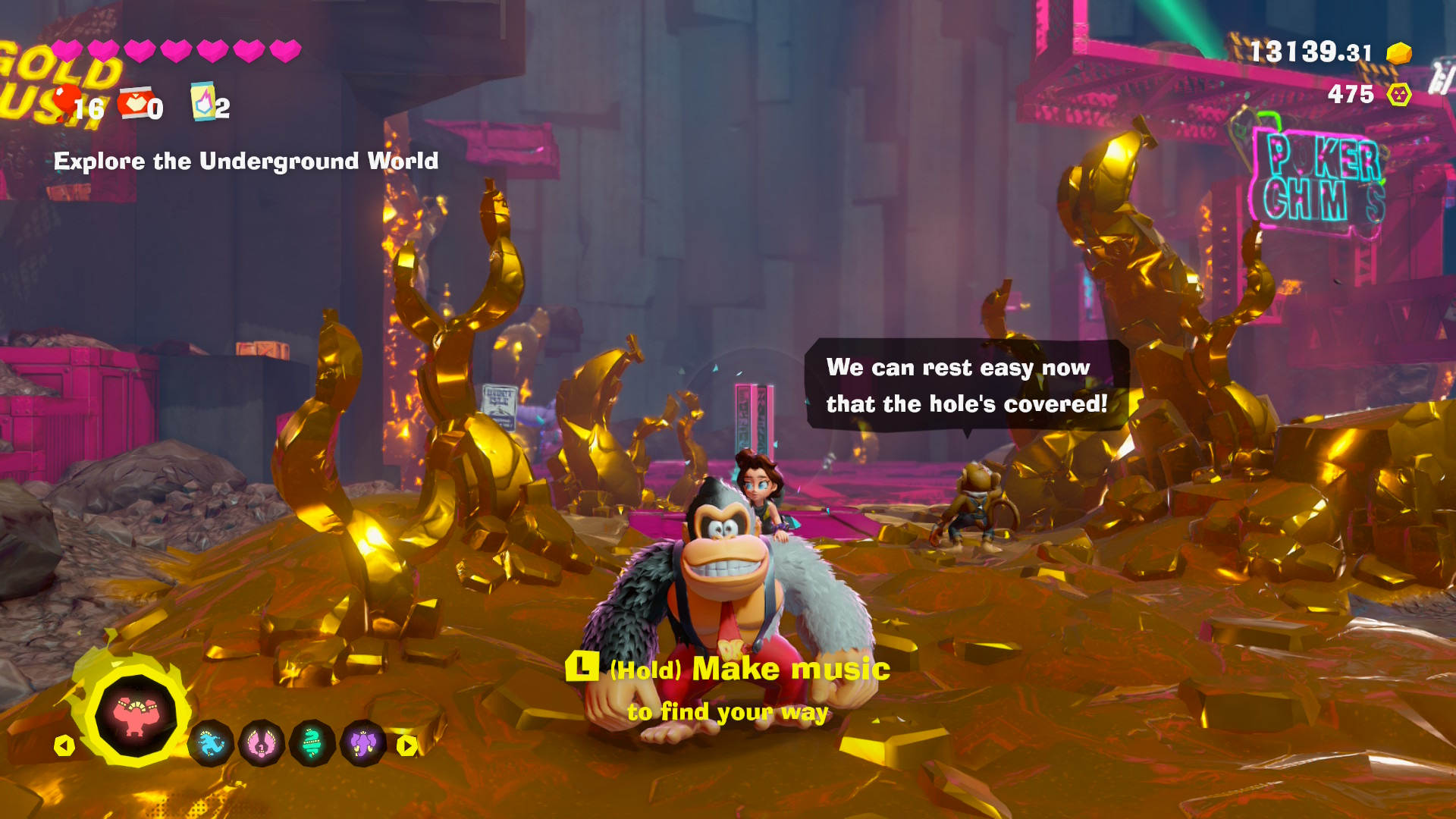Click the red heart can item icon
1456x819 pixels.
135,102
